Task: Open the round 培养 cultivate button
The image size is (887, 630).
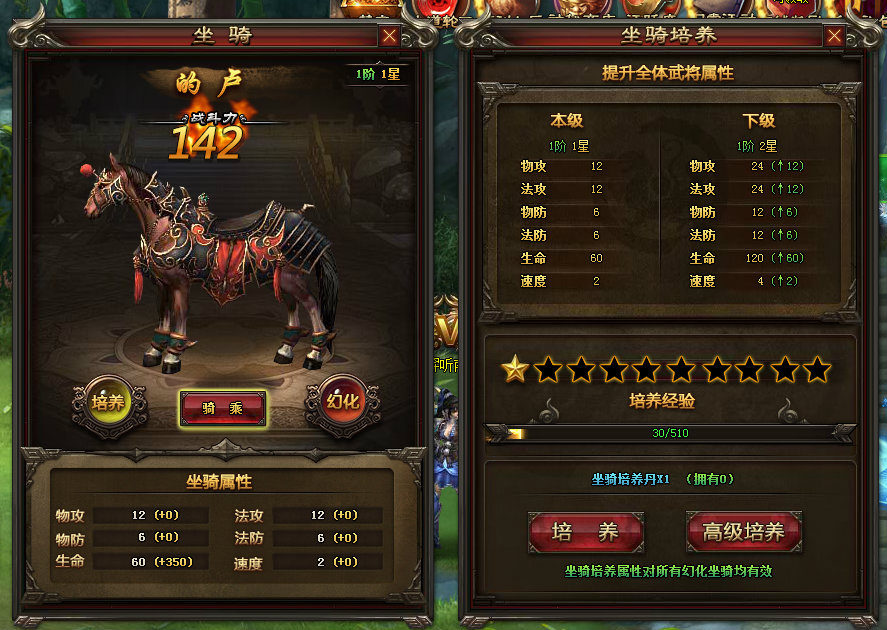Action: [107, 402]
